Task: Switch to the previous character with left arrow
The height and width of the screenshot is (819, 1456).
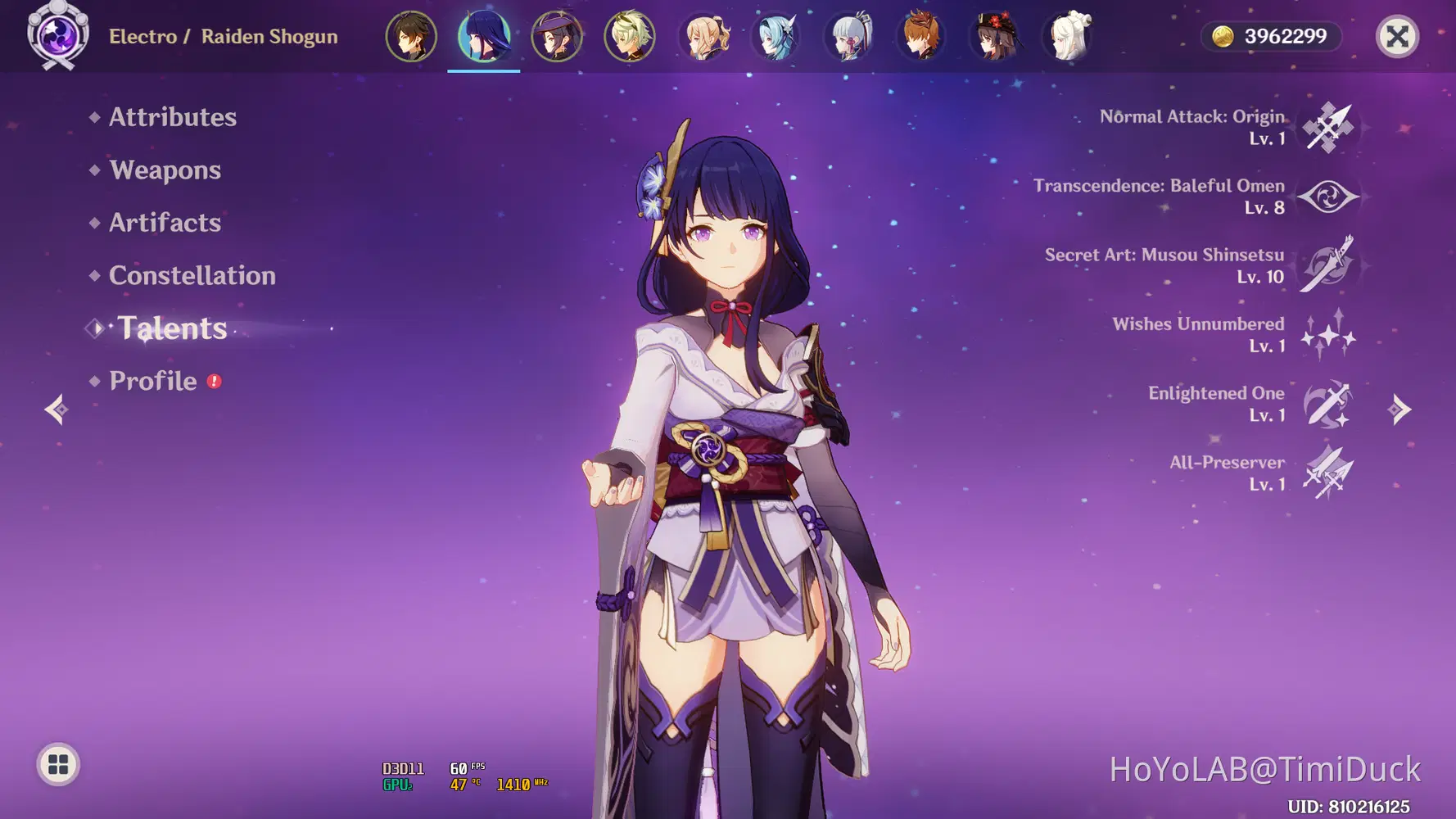Action: click(x=57, y=409)
